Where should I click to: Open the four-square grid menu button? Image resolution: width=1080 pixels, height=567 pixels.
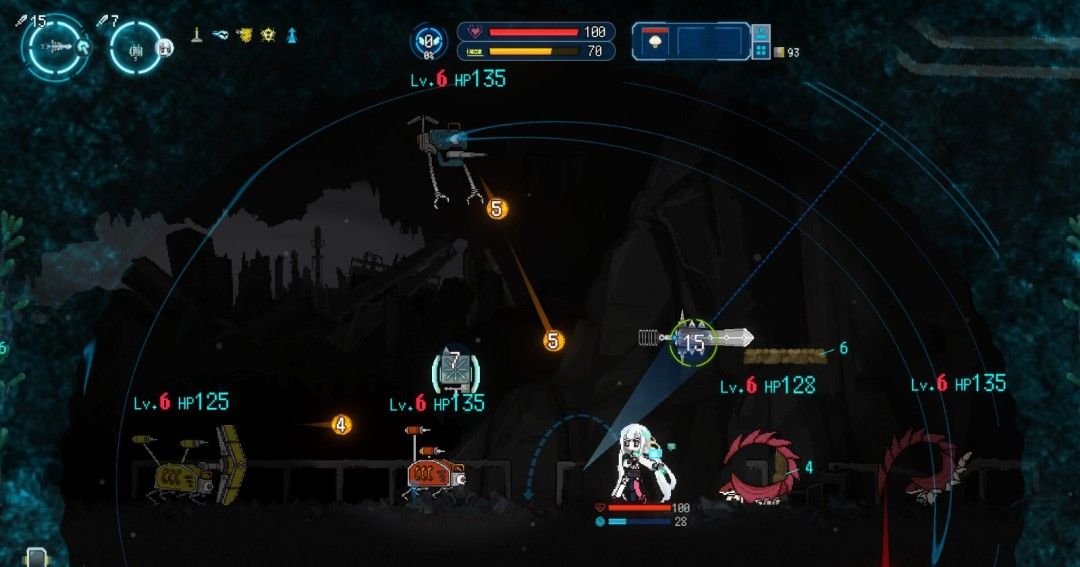pyautogui.click(x=761, y=50)
